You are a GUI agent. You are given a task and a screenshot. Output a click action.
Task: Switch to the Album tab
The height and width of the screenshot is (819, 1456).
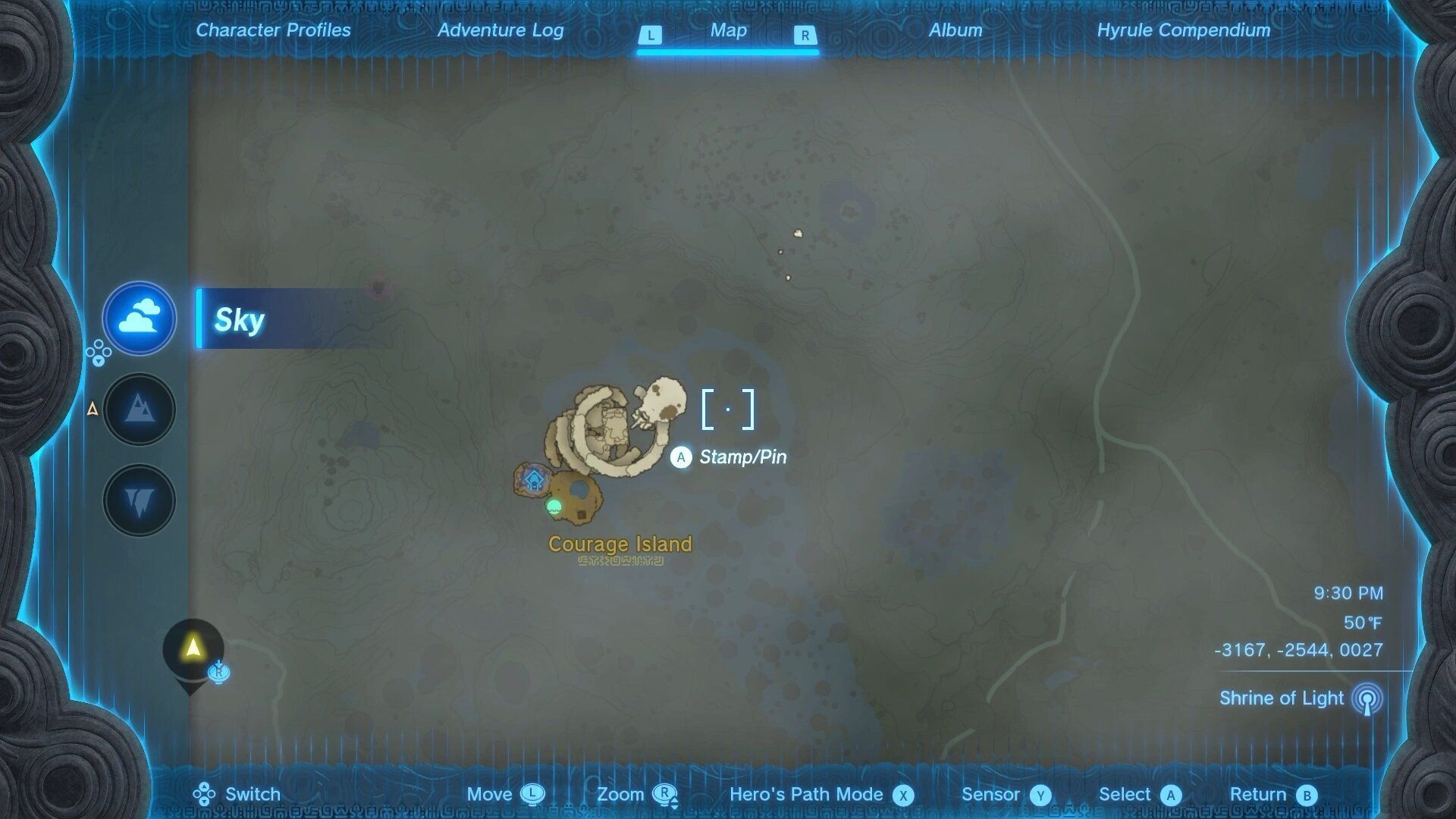(955, 30)
